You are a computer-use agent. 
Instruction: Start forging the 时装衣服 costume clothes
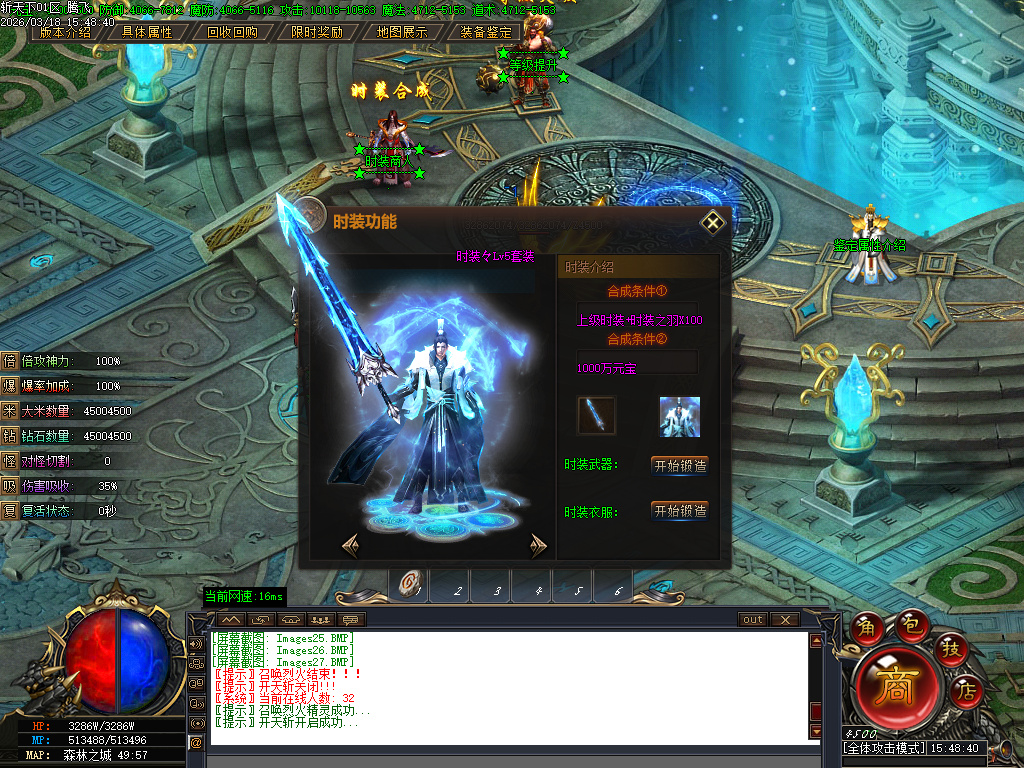tap(680, 511)
